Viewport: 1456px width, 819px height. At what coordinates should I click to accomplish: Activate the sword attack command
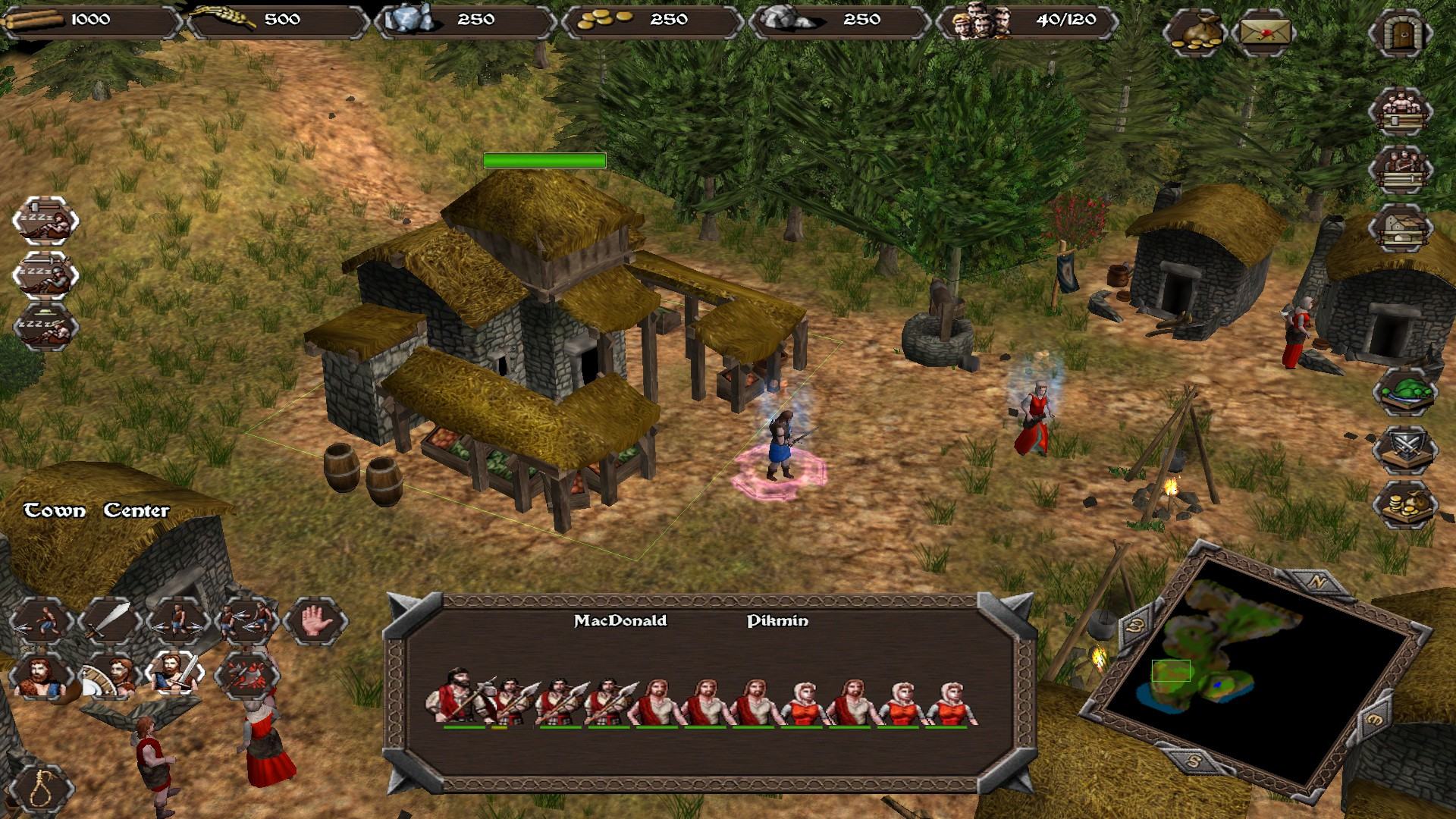108,621
